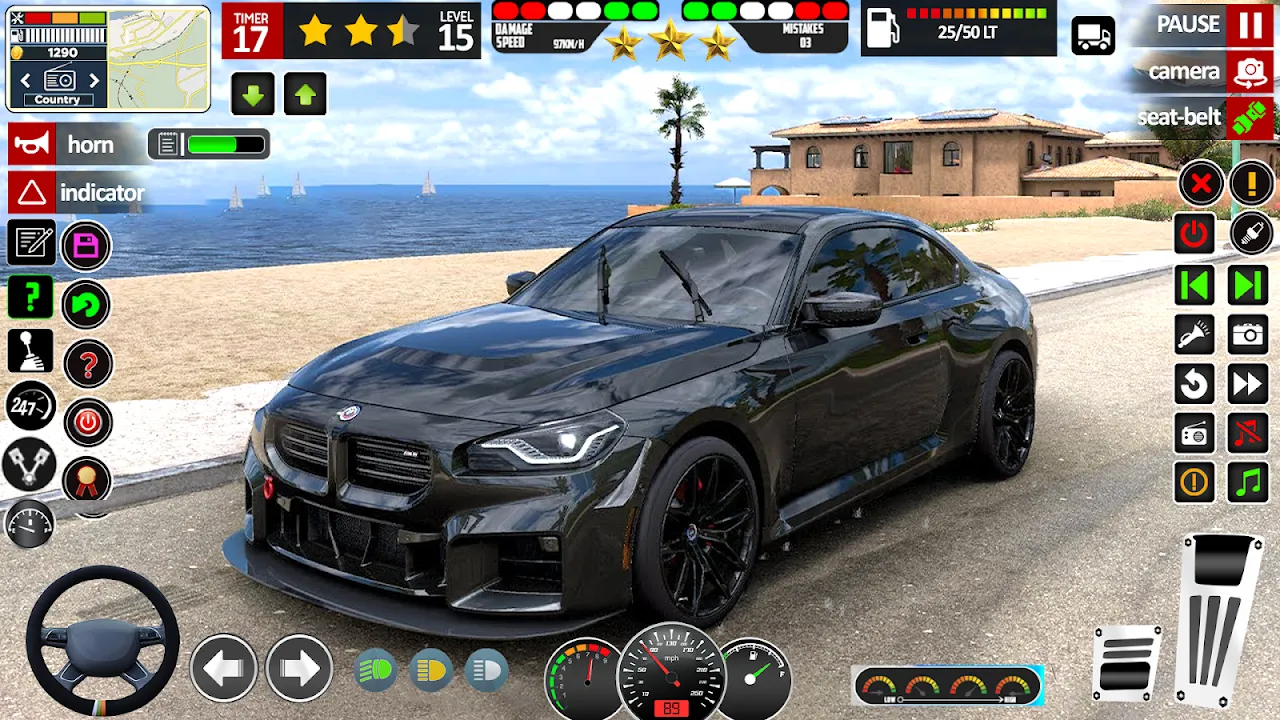Steer left with the left arrow button
Image resolution: width=1280 pixels, height=720 pixels.
(x=223, y=667)
